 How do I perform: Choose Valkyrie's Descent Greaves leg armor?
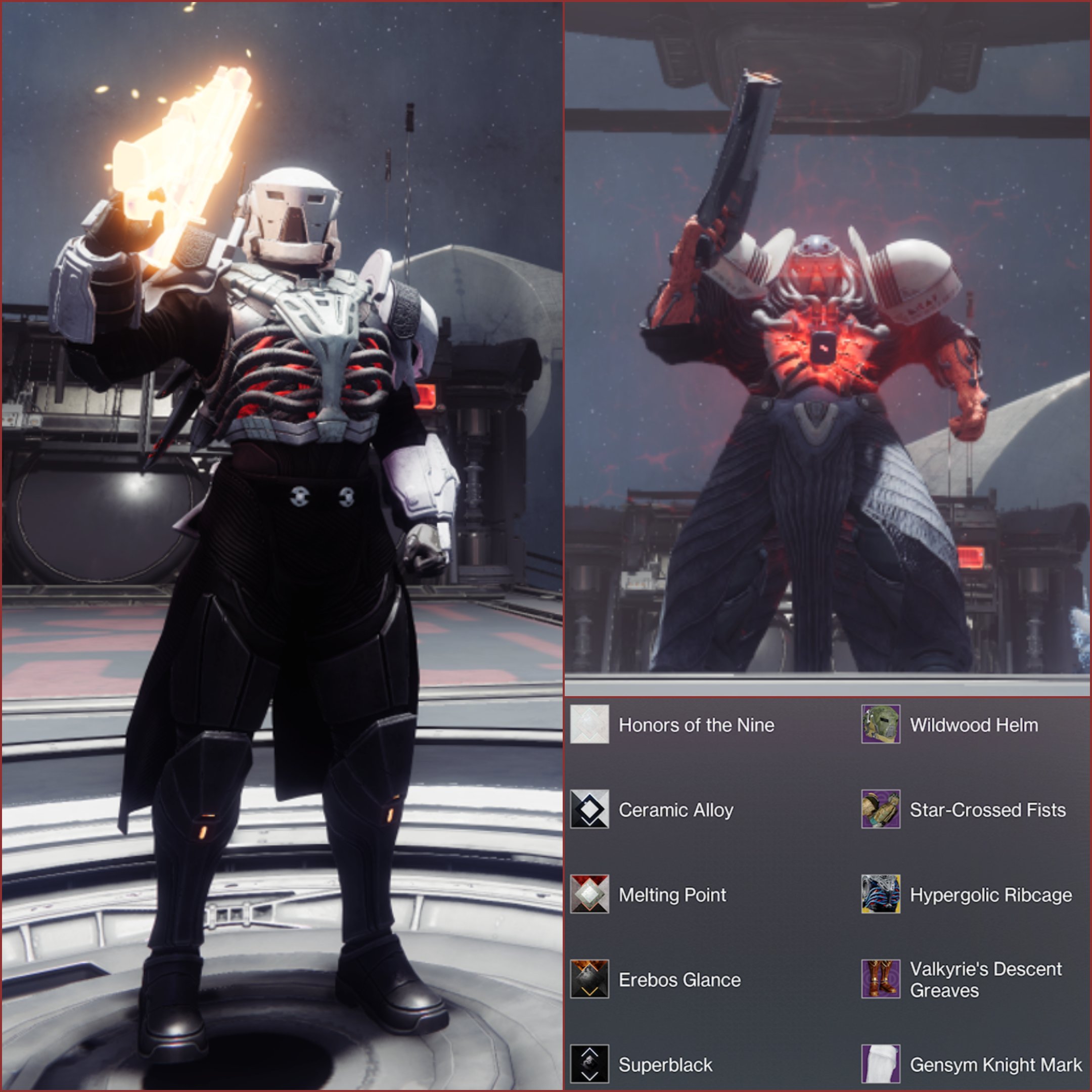coord(881,979)
